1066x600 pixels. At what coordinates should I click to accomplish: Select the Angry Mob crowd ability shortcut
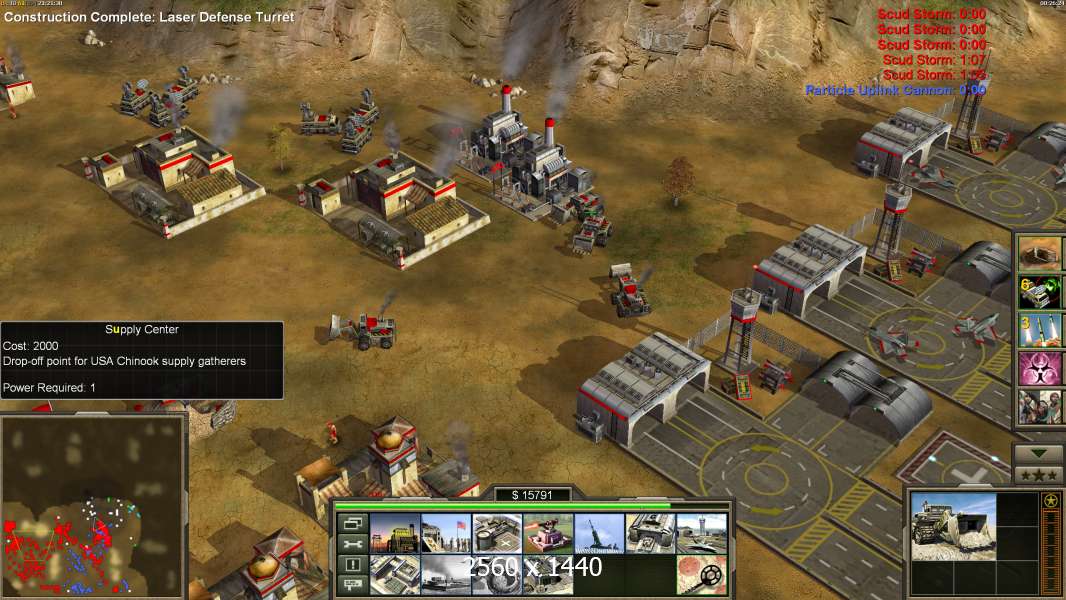pos(1041,407)
